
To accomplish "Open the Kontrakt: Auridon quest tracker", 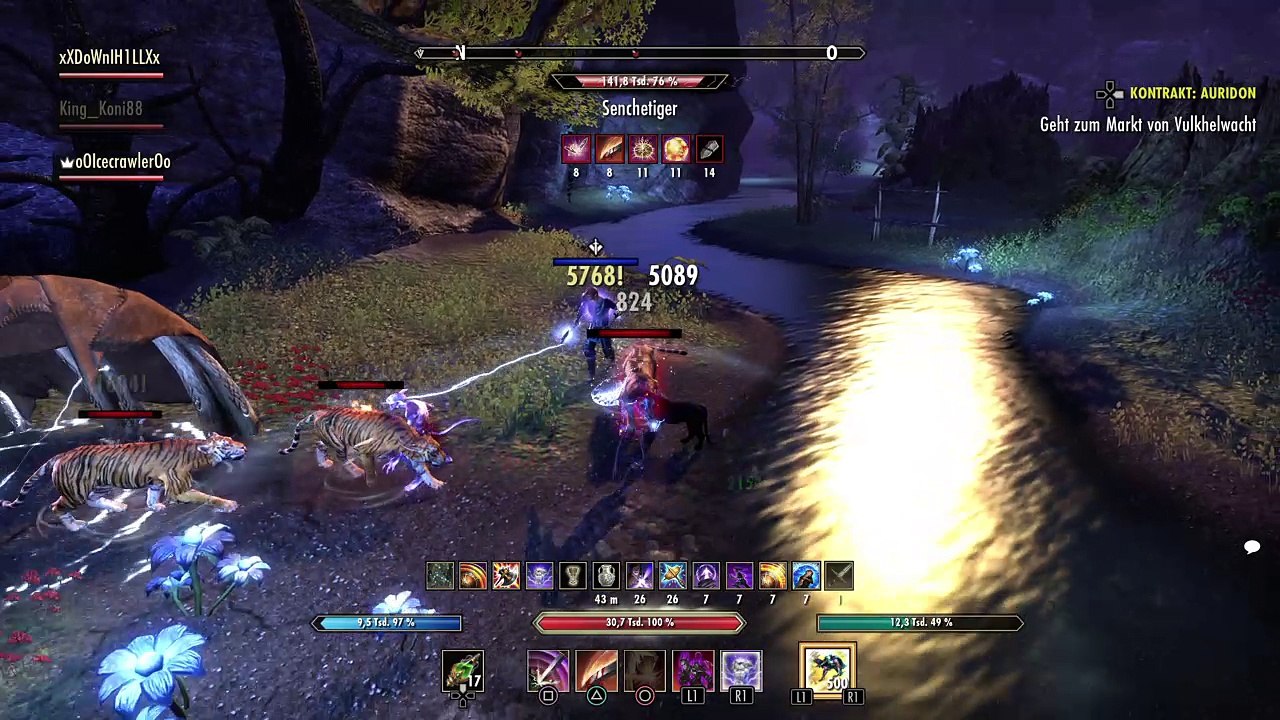I will point(1192,93).
